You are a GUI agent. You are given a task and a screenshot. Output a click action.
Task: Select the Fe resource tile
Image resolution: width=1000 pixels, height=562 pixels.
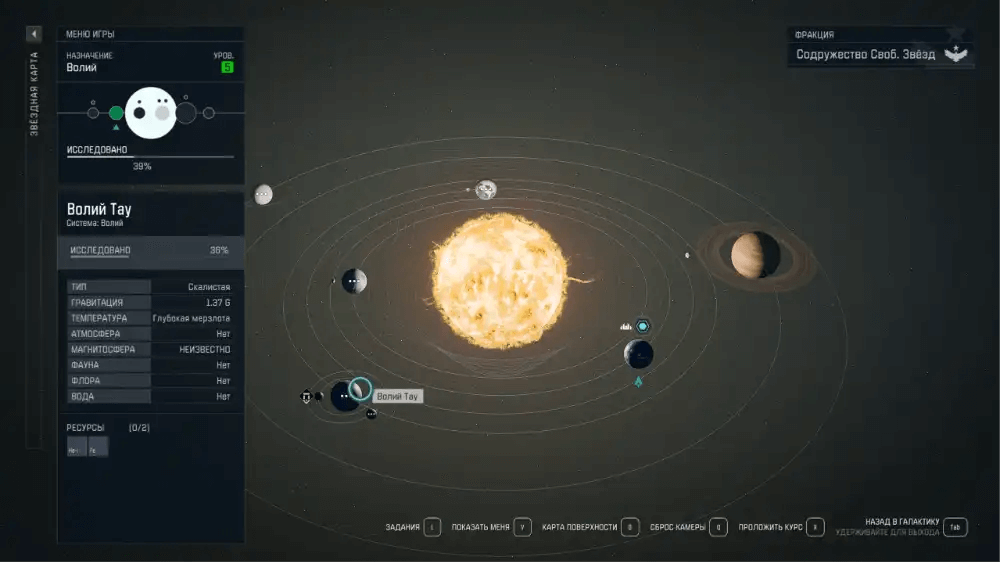tap(97, 447)
